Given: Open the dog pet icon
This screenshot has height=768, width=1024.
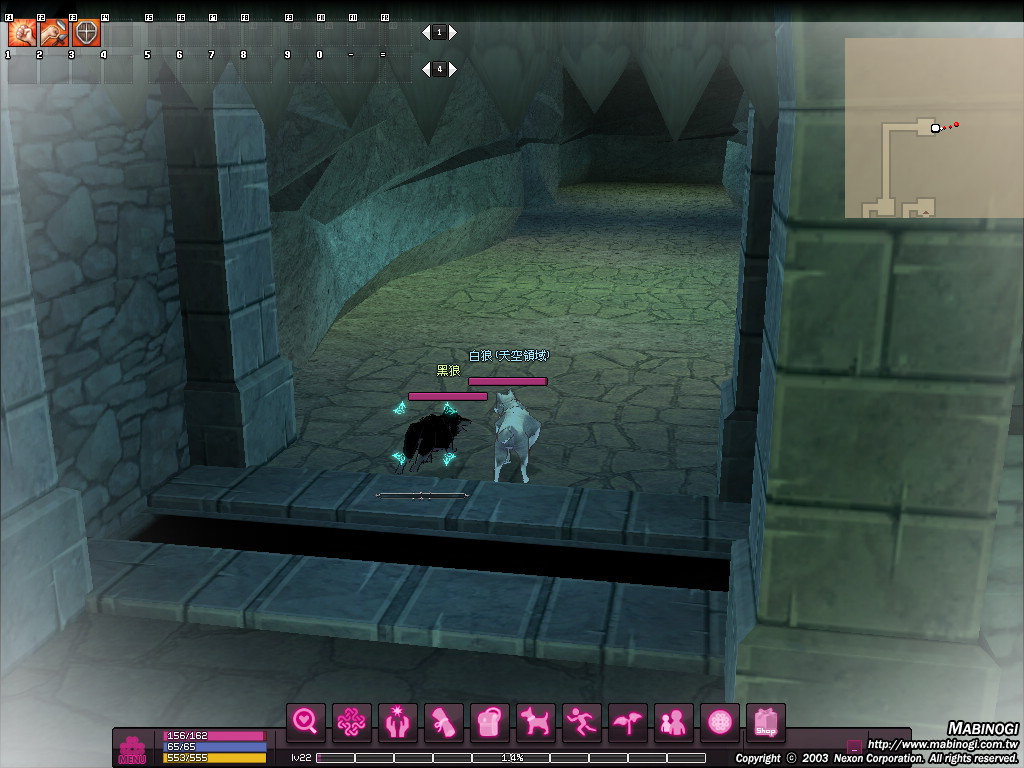Looking at the screenshot, I should pos(536,721).
